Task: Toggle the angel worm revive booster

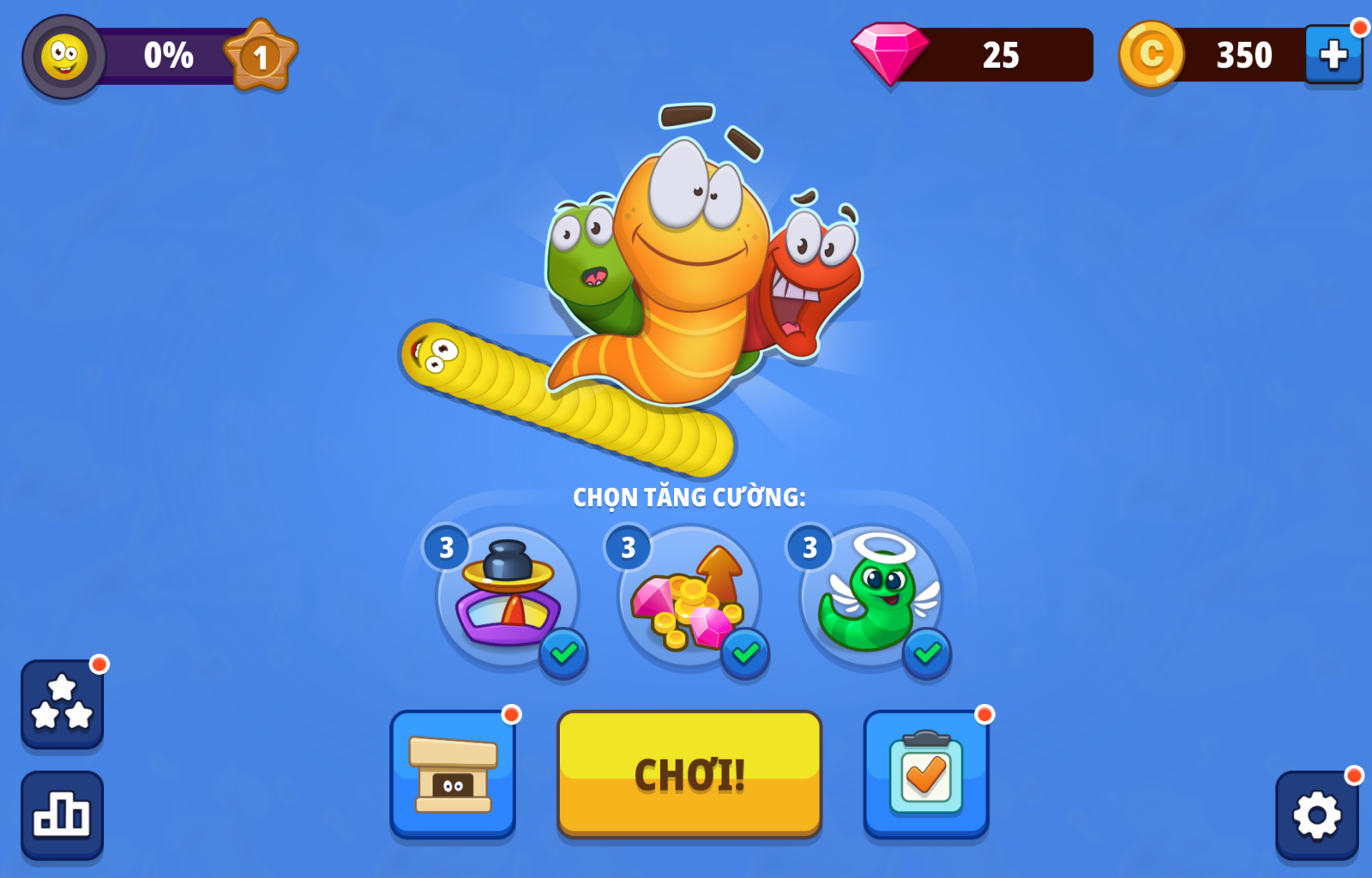Action: pos(871,597)
